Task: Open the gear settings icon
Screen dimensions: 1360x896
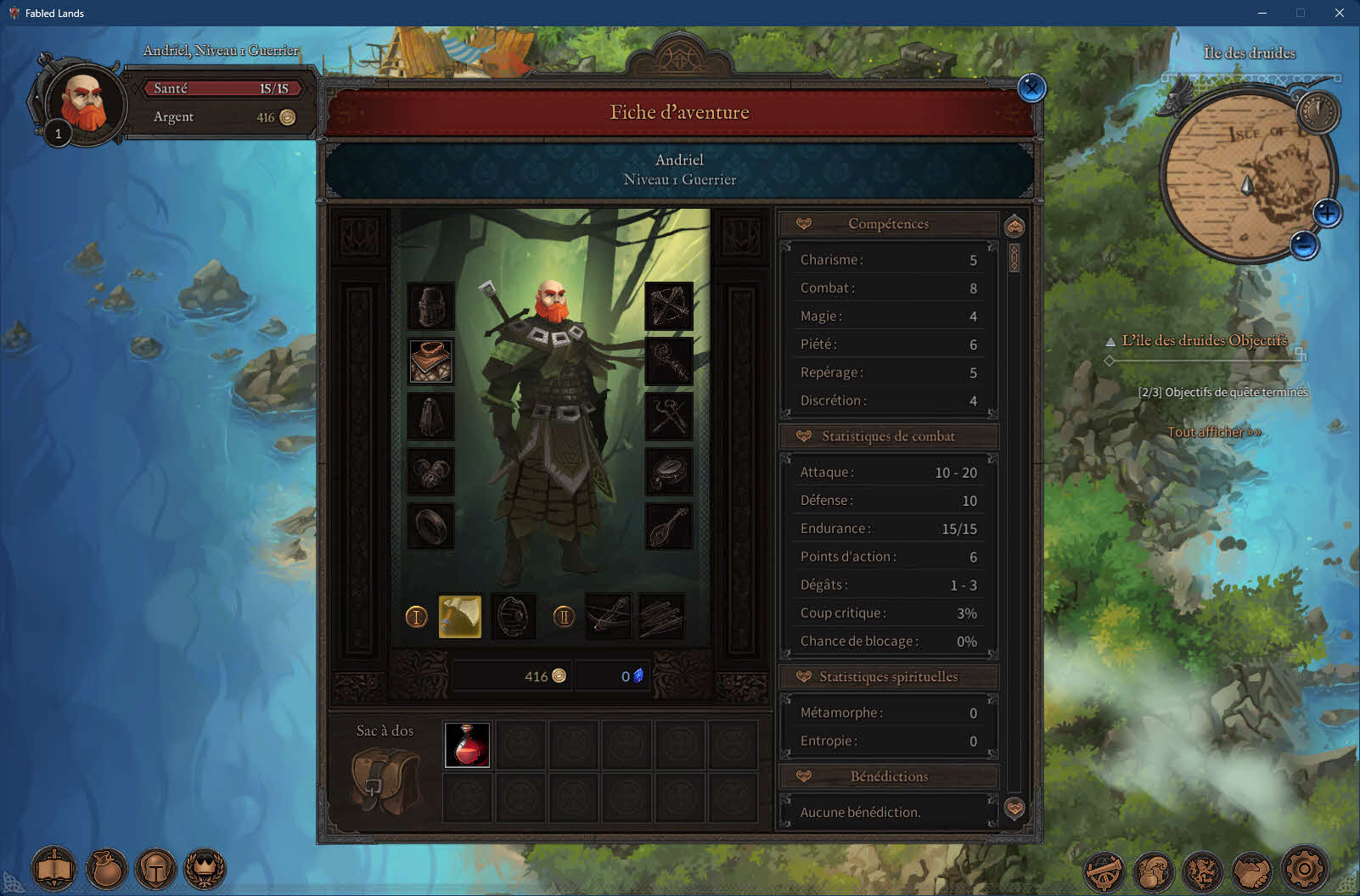Action: (1304, 869)
